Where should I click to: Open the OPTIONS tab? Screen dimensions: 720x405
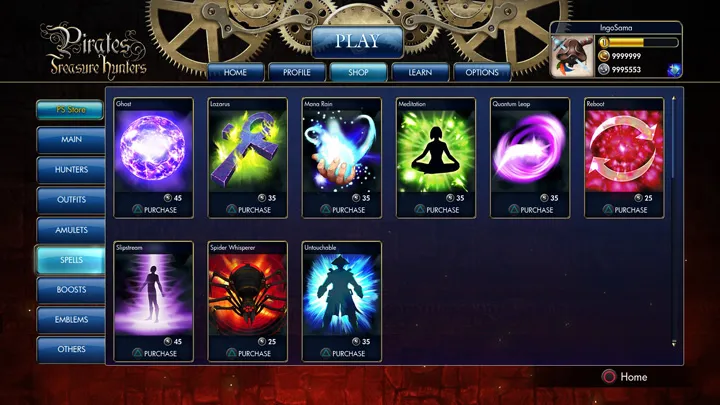coord(481,72)
